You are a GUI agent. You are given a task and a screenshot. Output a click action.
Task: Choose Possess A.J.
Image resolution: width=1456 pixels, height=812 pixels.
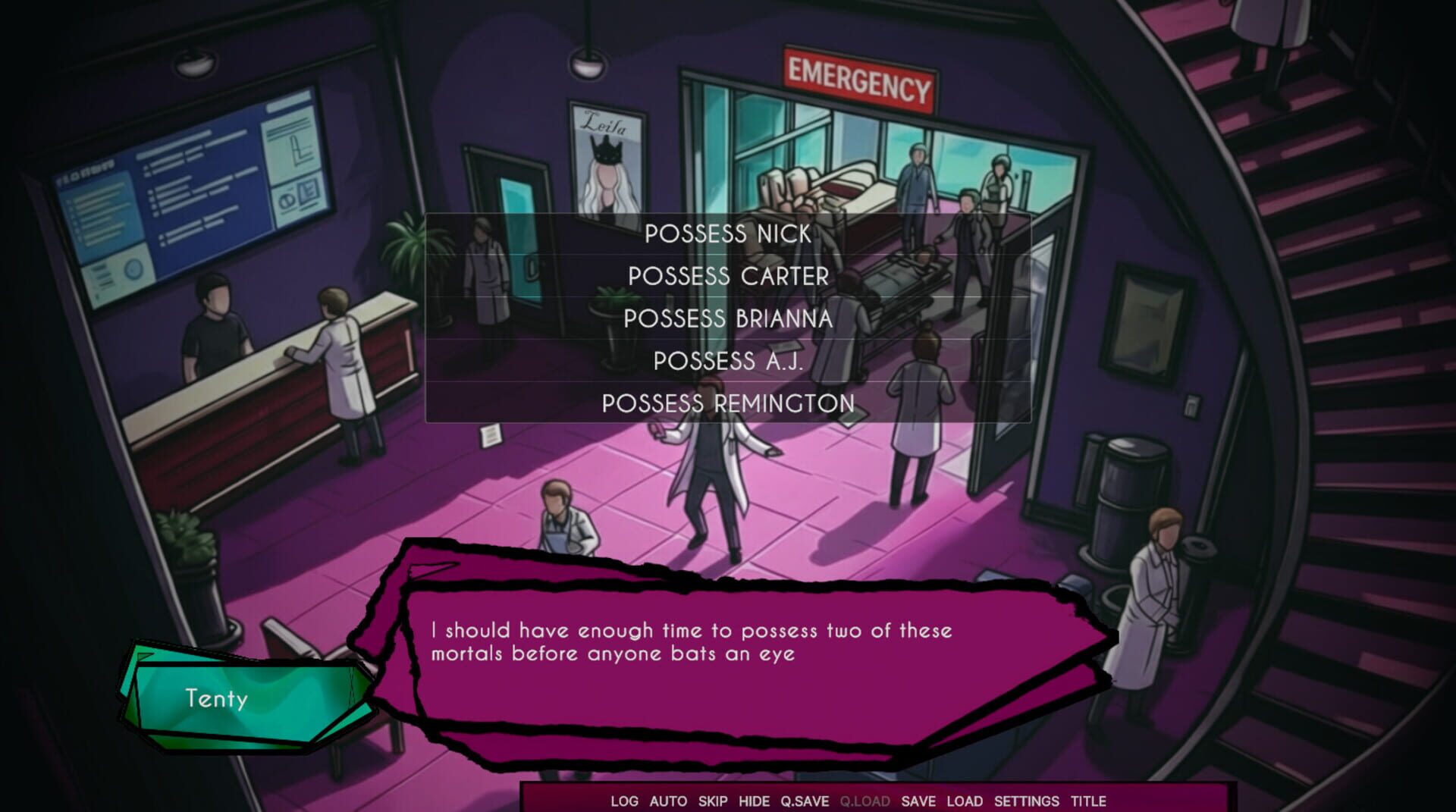click(x=728, y=362)
